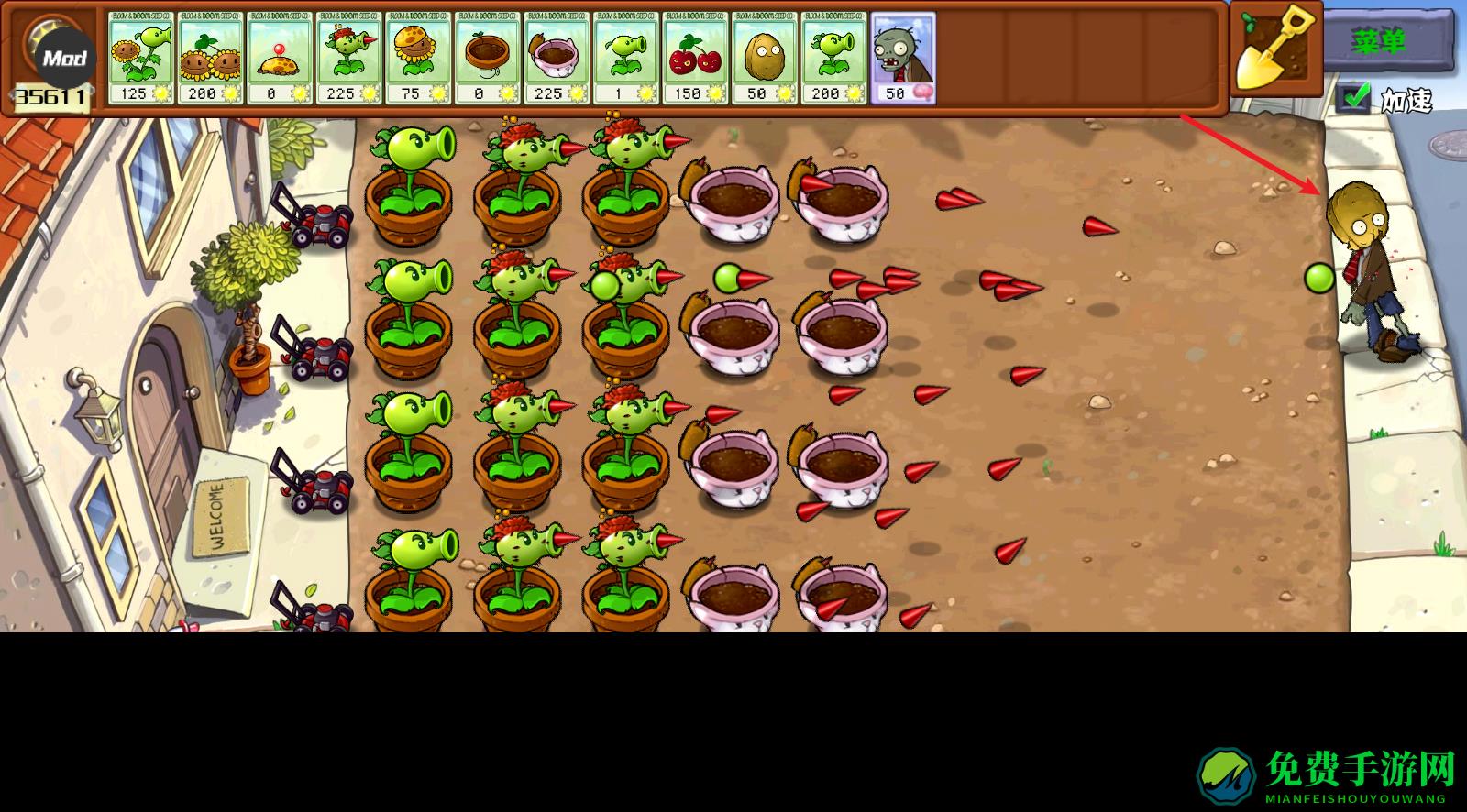Select the pink cat pot card
The height and width of the screenshot is (812, 1467).
coord(557,57)
